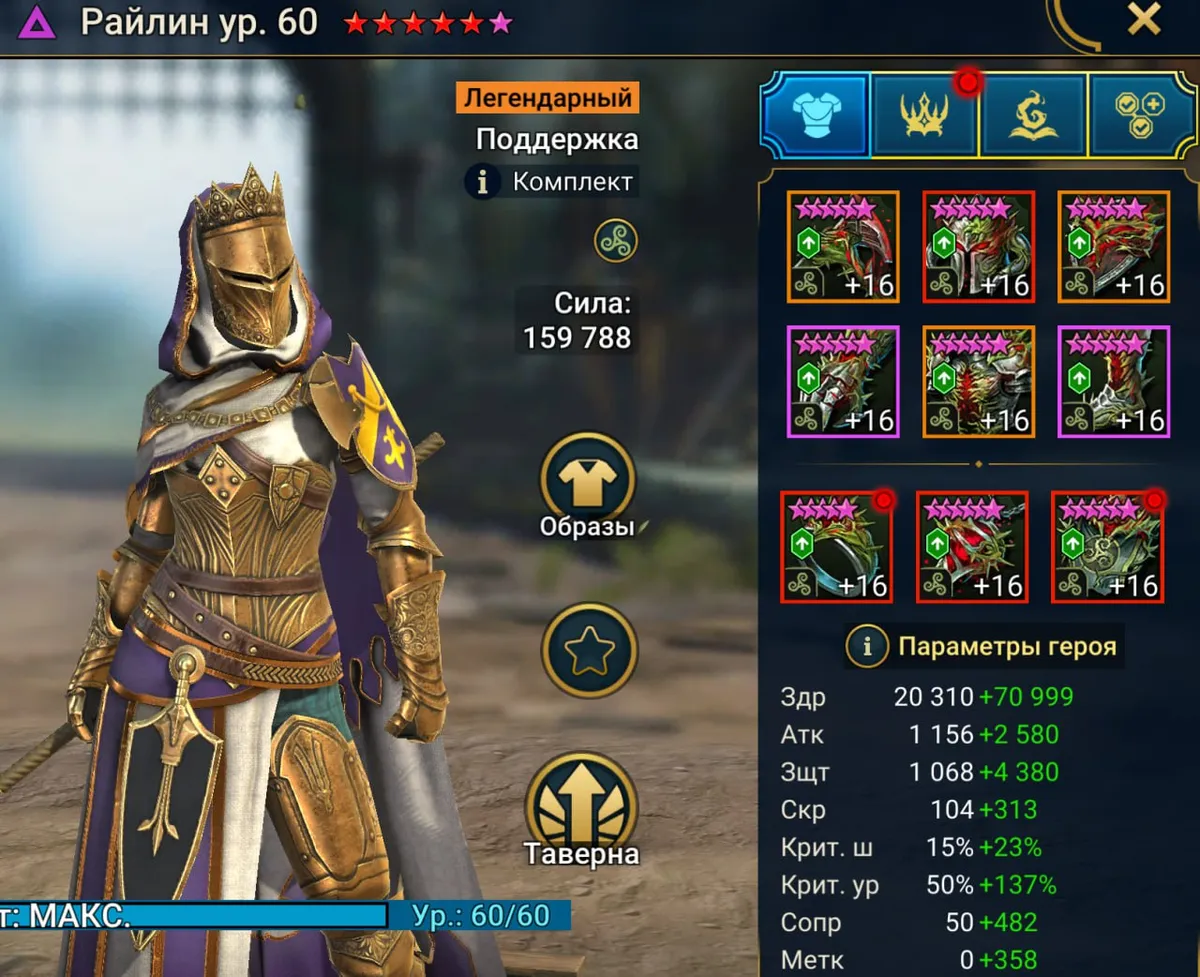This screenshot has height=977, width=1200.
Task: Switch to the armor equipment tab
Action: pos(815,114)
